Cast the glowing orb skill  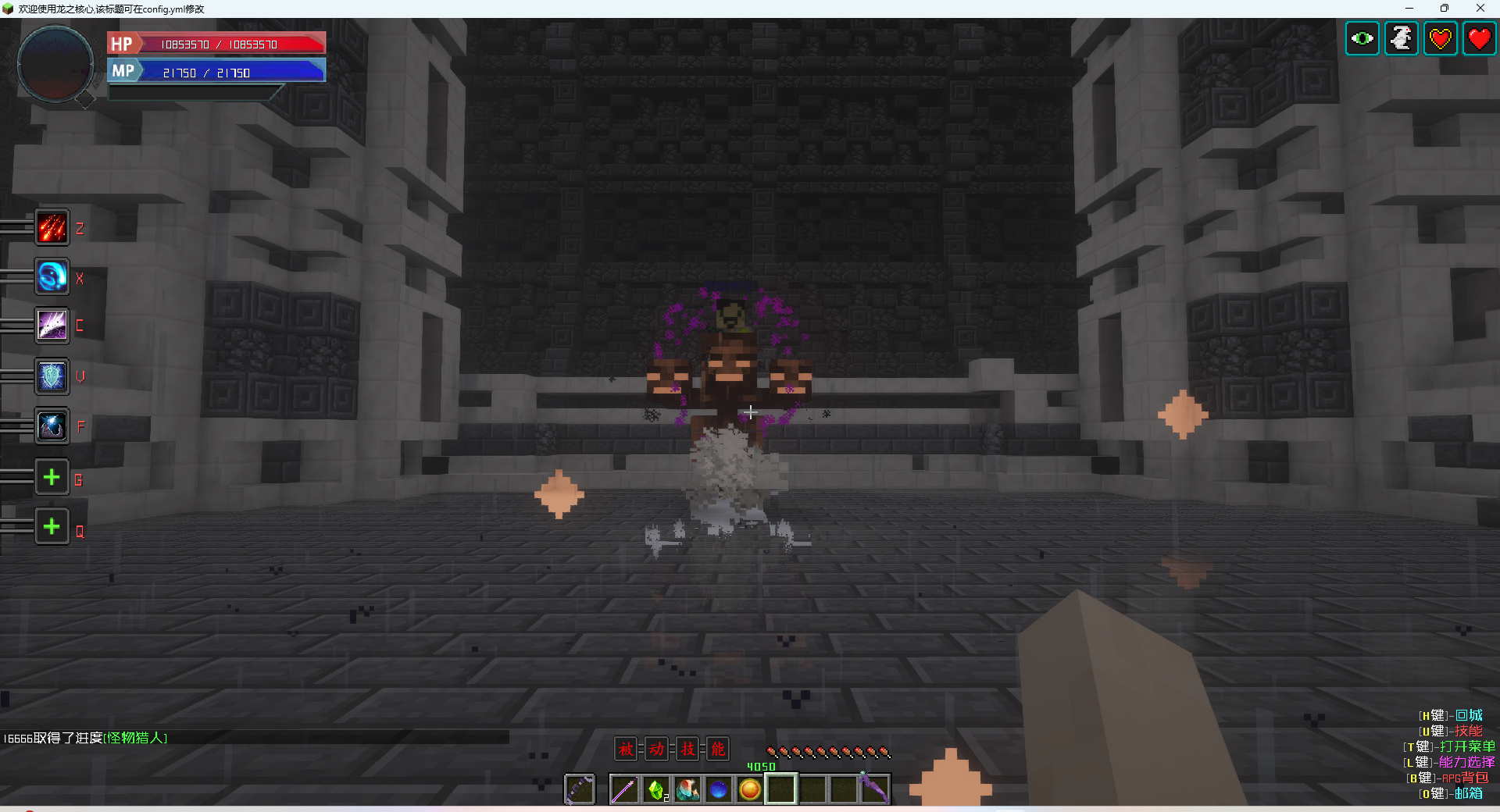tap(52, 426)
